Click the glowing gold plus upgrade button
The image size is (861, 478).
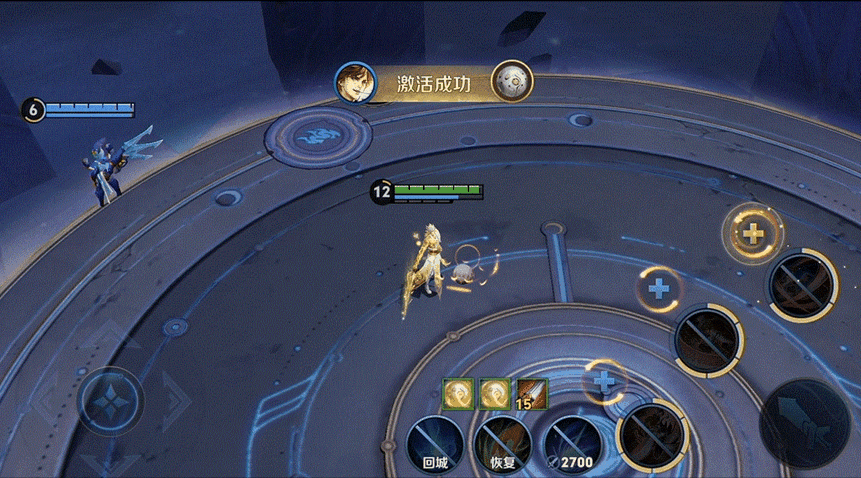point(750,234)
